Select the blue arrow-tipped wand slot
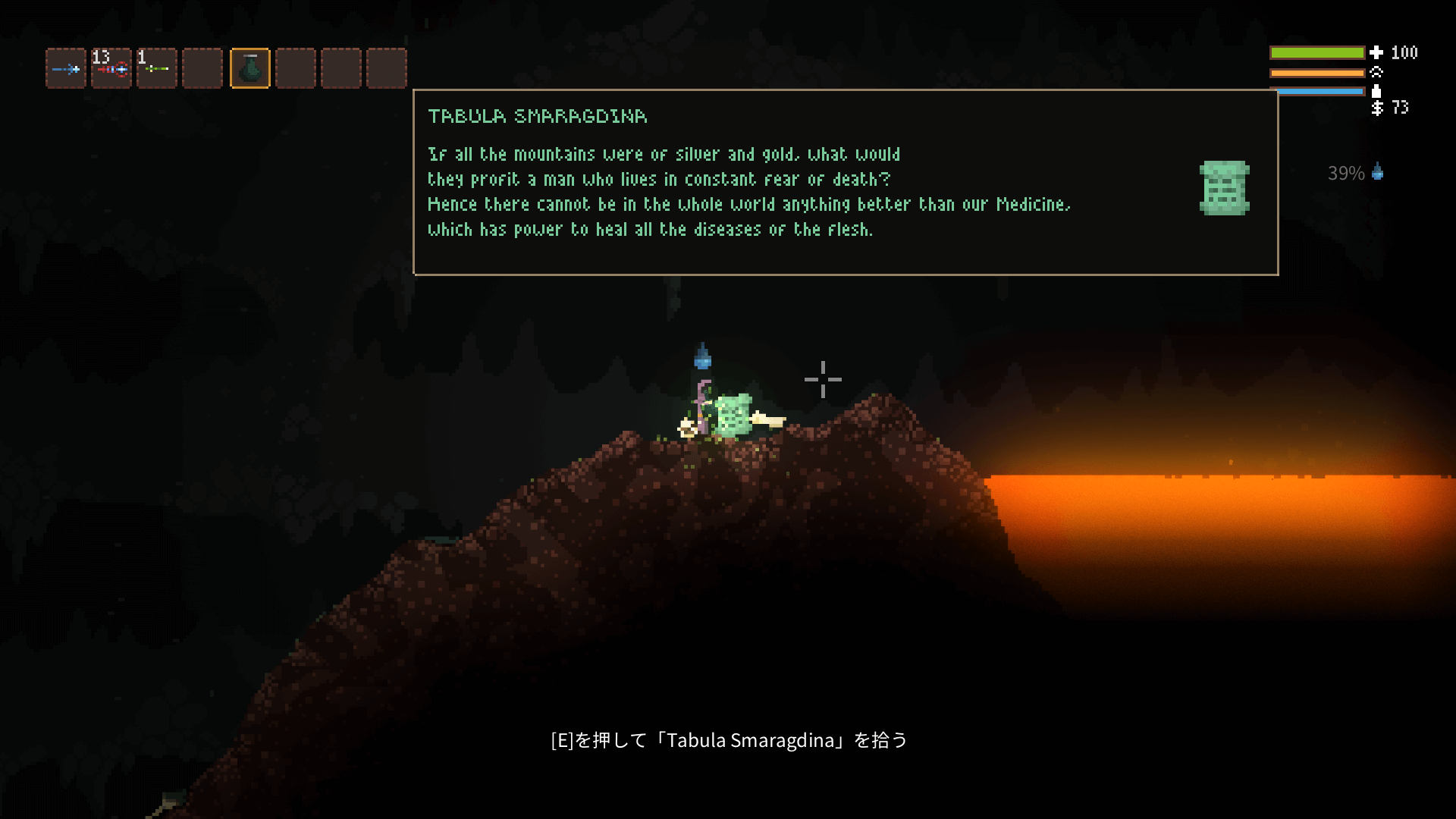Image resolution: width=1456 pixels, height=819 pixels. pos(66,69)
